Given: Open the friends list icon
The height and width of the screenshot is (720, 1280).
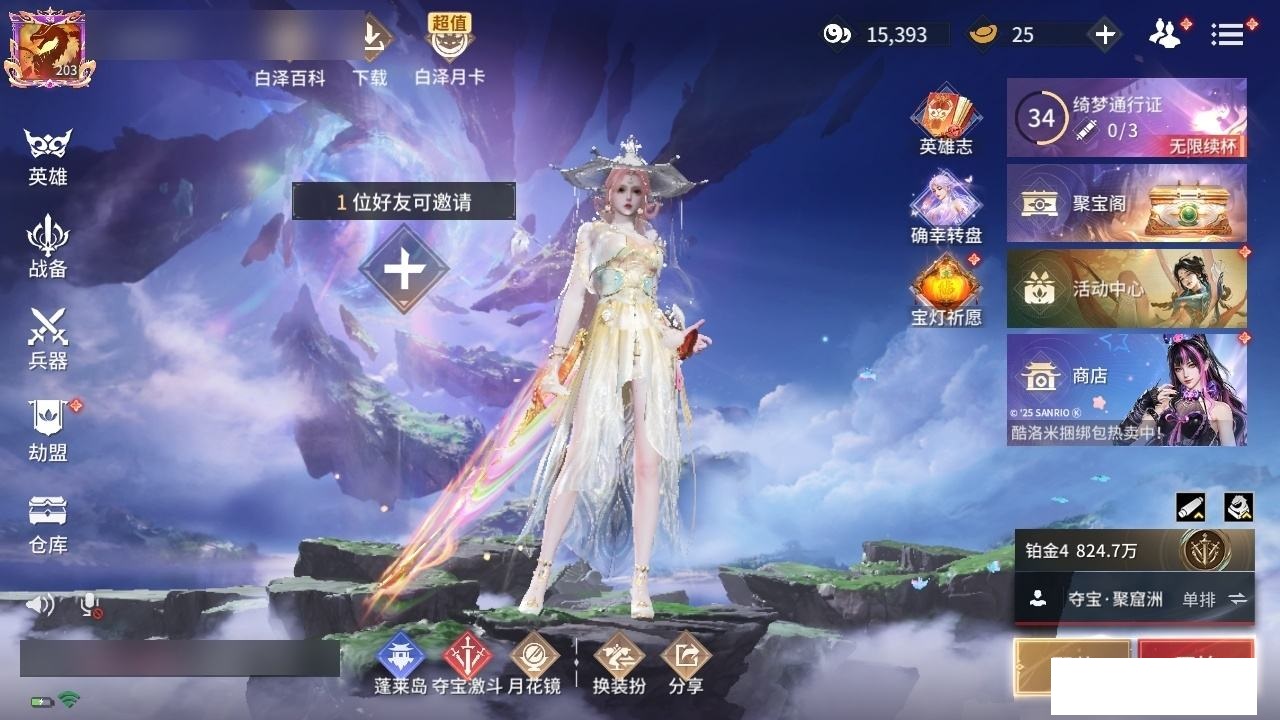Looking at the screenshot, I should coord(1164,34).
